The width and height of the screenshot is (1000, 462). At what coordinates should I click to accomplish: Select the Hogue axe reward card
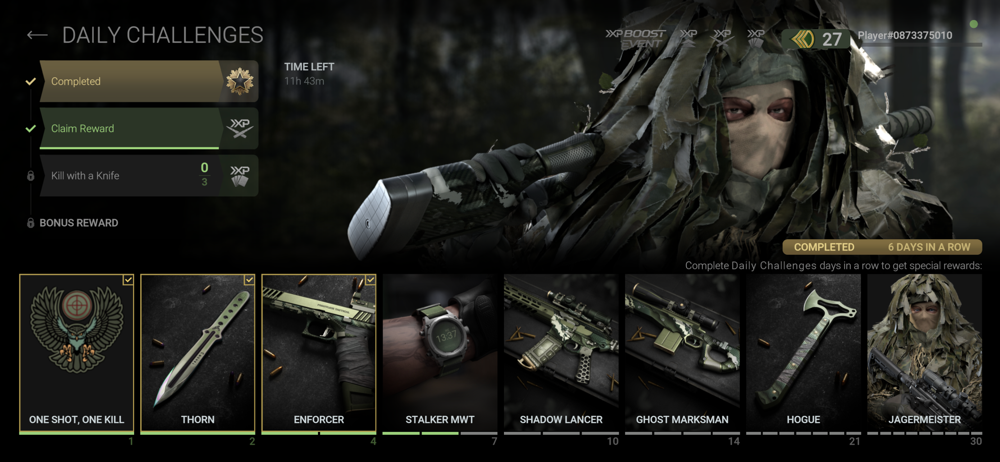tap(803, 353)
